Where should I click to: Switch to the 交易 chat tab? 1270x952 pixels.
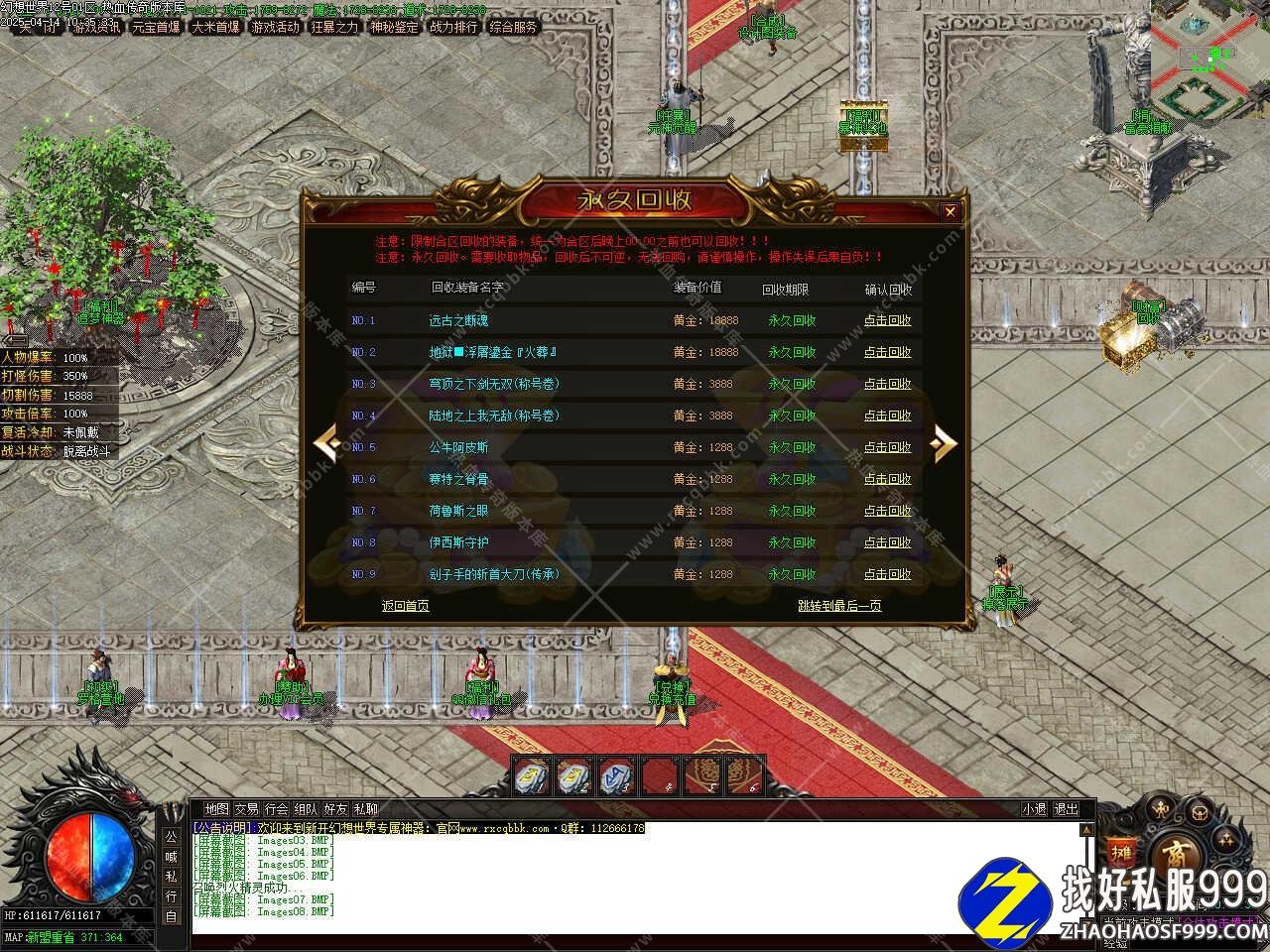point(246,809)
